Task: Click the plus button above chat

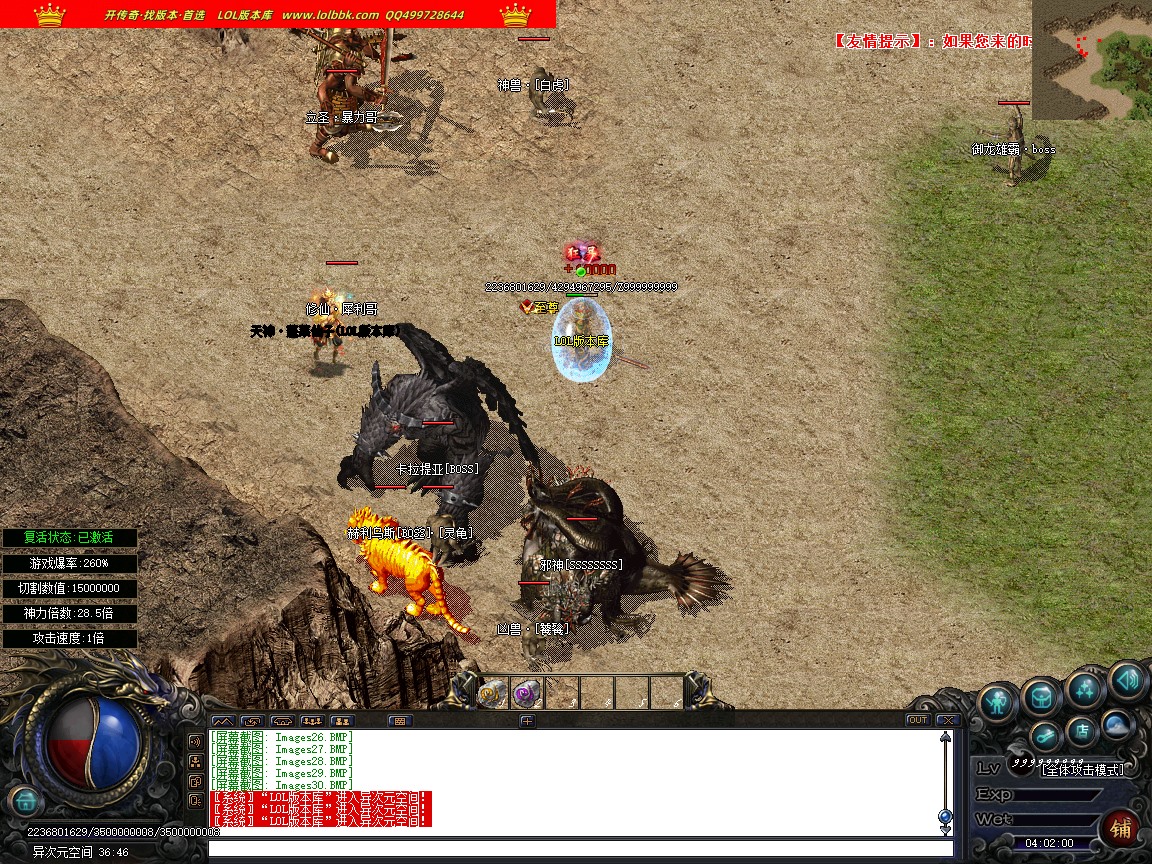Action: 527,720
